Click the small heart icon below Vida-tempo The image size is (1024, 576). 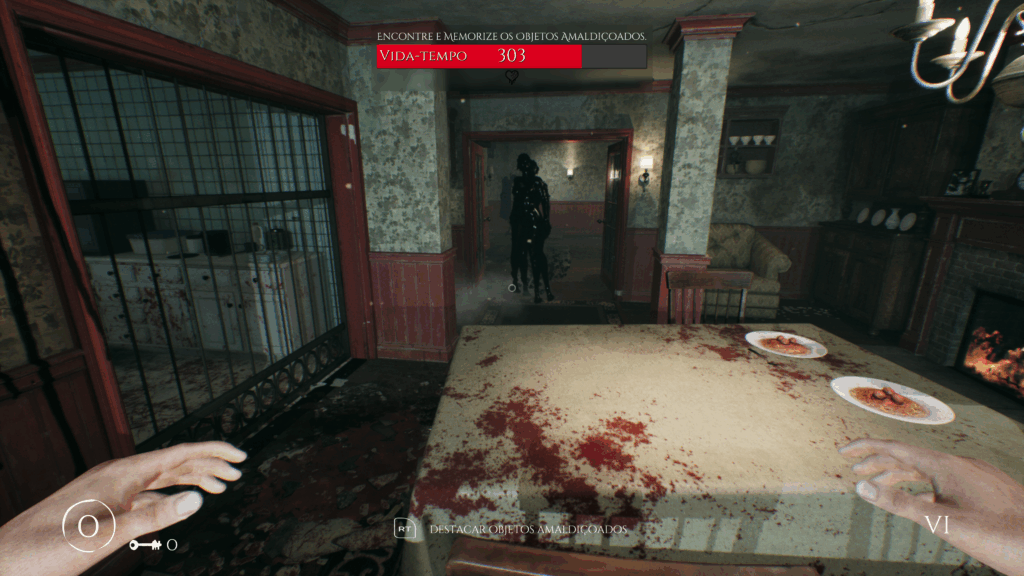click(x=512, y=76)
